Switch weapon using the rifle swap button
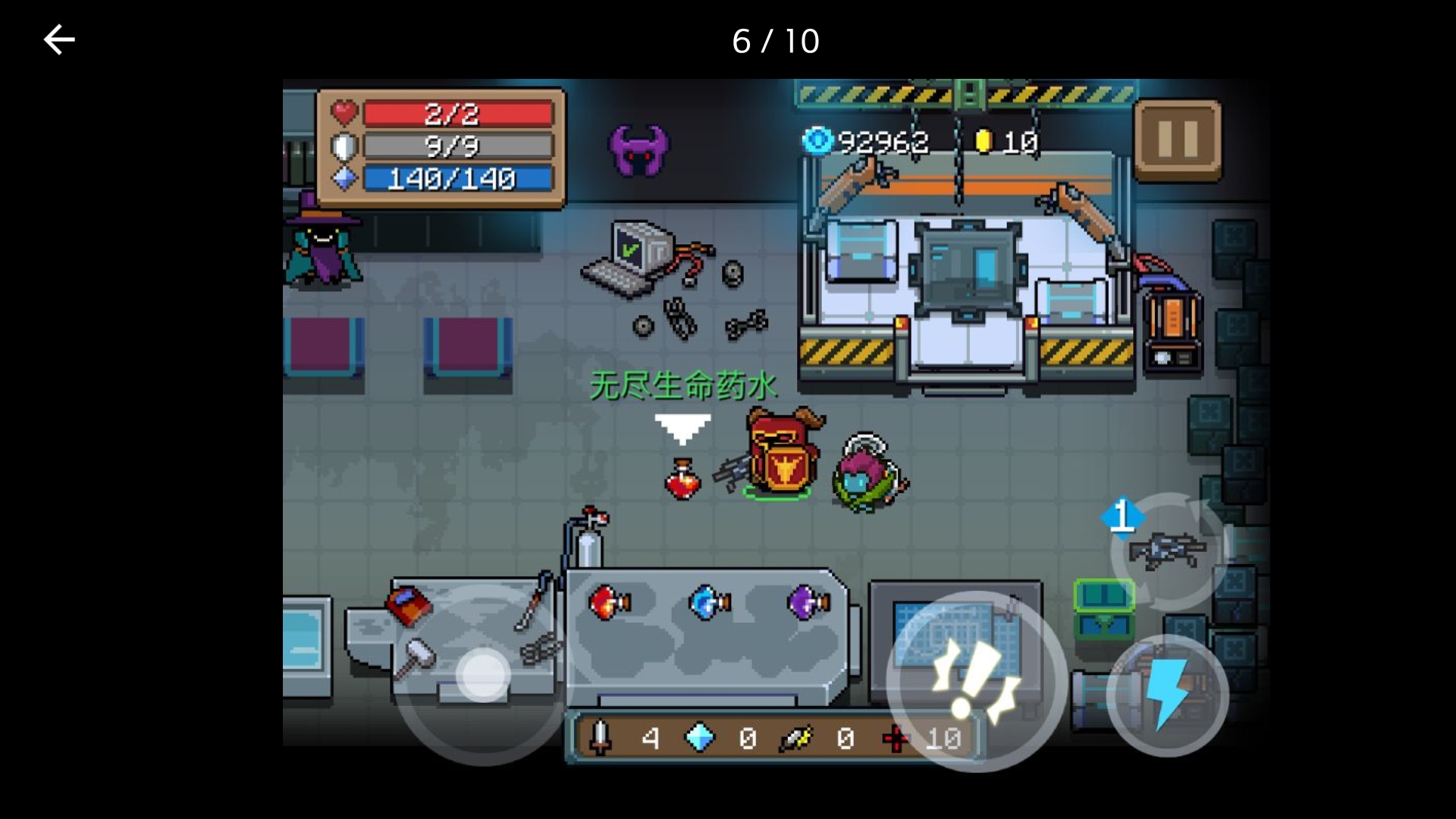This screenshot has width=1456, height=819. click(x=1168, y=549)
